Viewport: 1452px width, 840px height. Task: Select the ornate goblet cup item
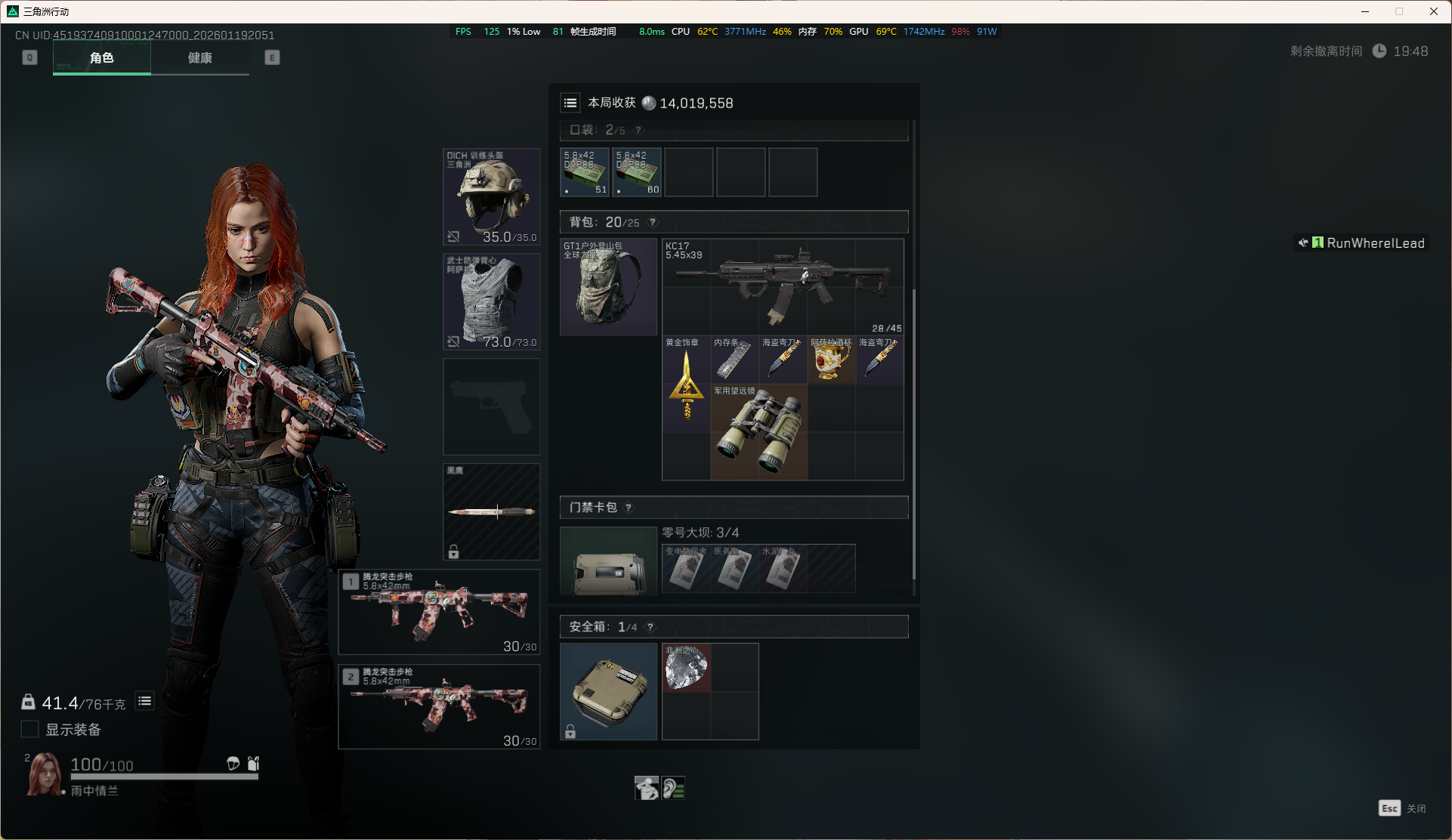point(831,360)
